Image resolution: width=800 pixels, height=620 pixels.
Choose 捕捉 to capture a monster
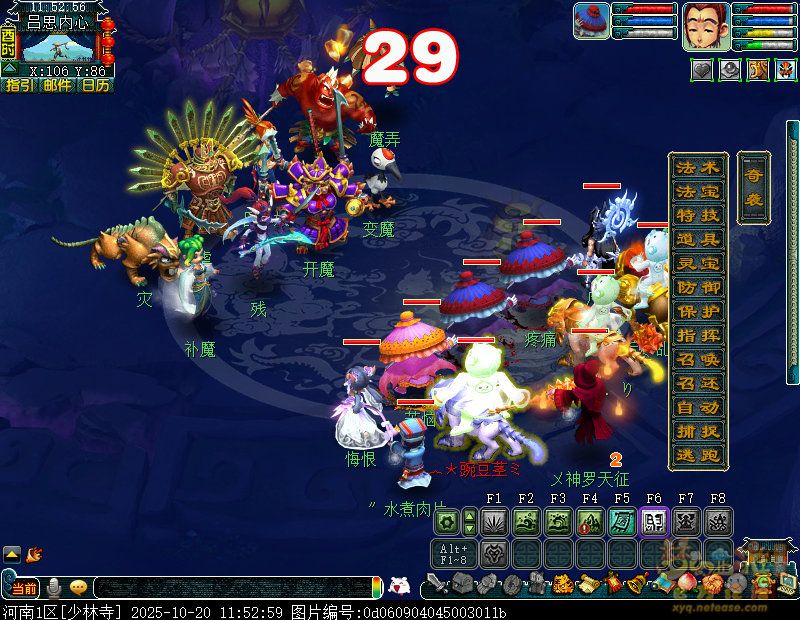pyautogui.click(x=697, y=431)
